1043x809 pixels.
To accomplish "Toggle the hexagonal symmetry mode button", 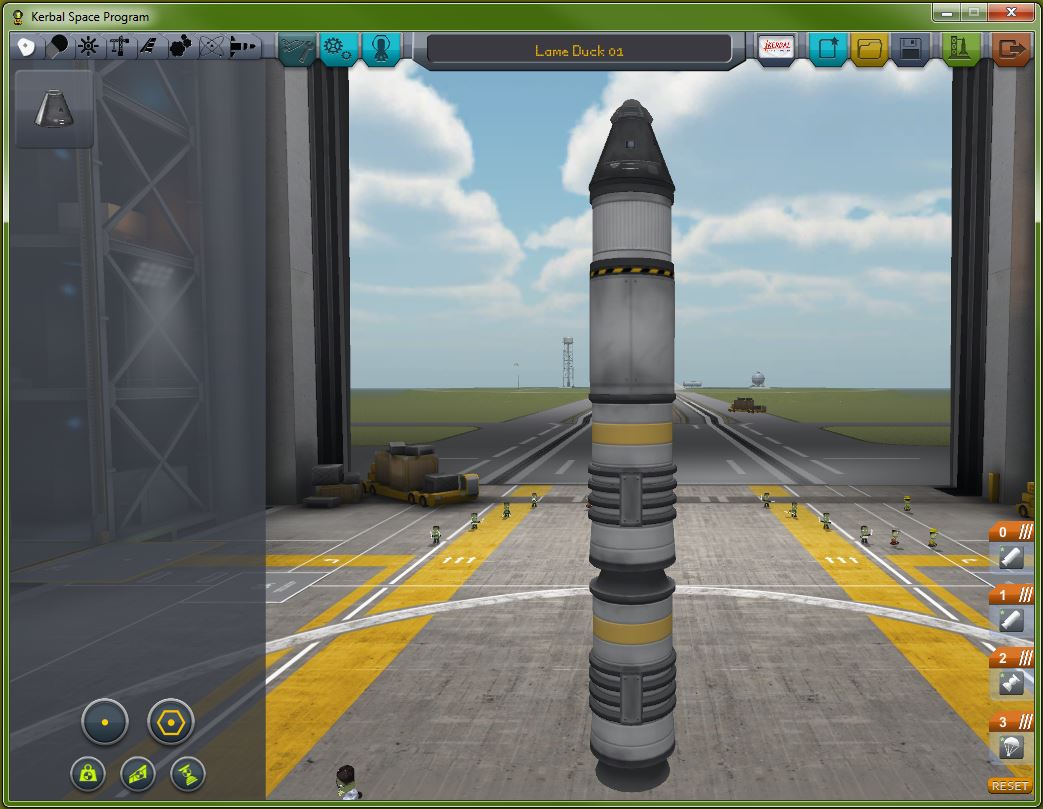I will tap(170, 721).
